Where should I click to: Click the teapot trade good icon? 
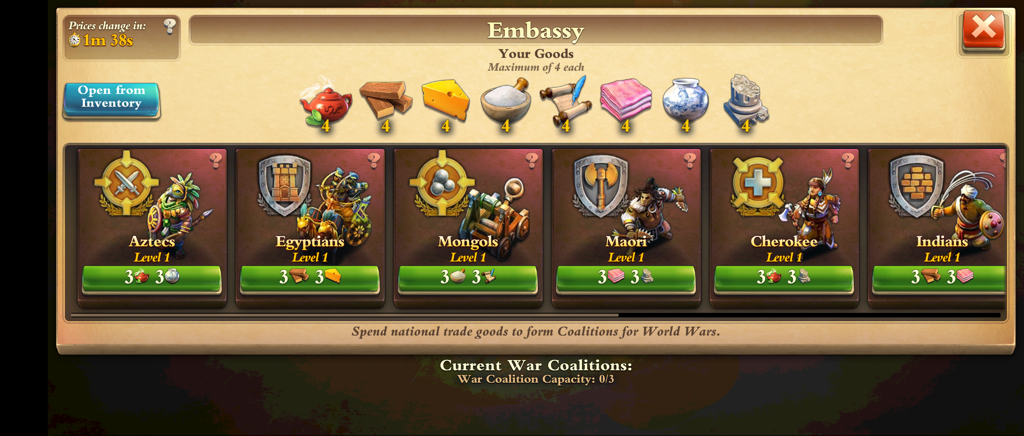(x=326, y=102)
